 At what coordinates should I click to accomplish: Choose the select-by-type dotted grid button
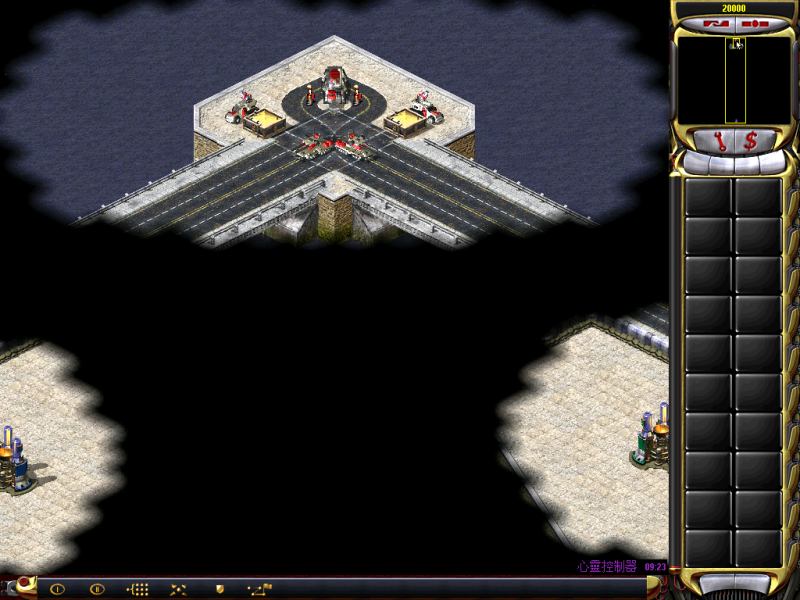click(139, 589)
